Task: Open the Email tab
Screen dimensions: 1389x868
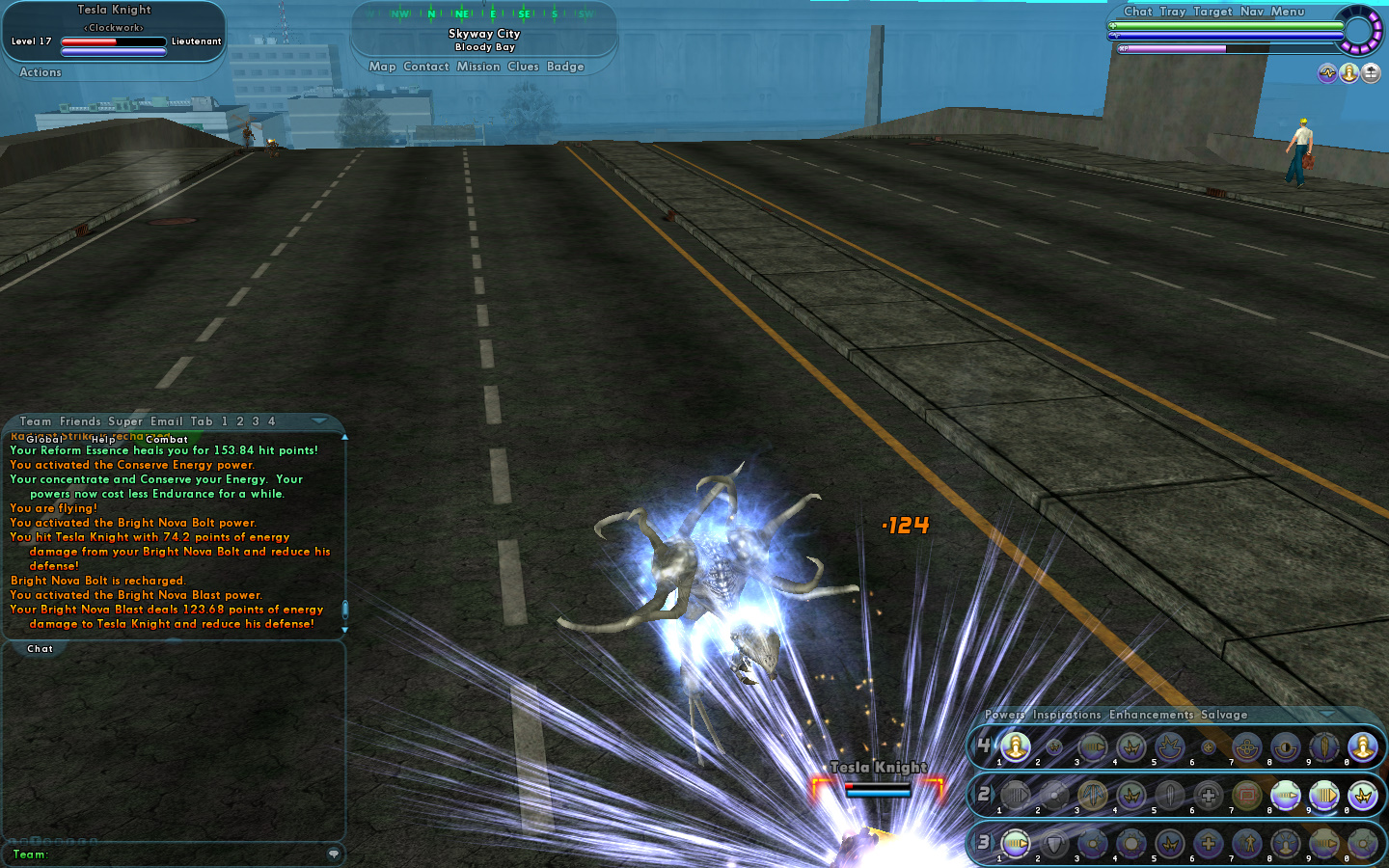Action: [167, 421]
